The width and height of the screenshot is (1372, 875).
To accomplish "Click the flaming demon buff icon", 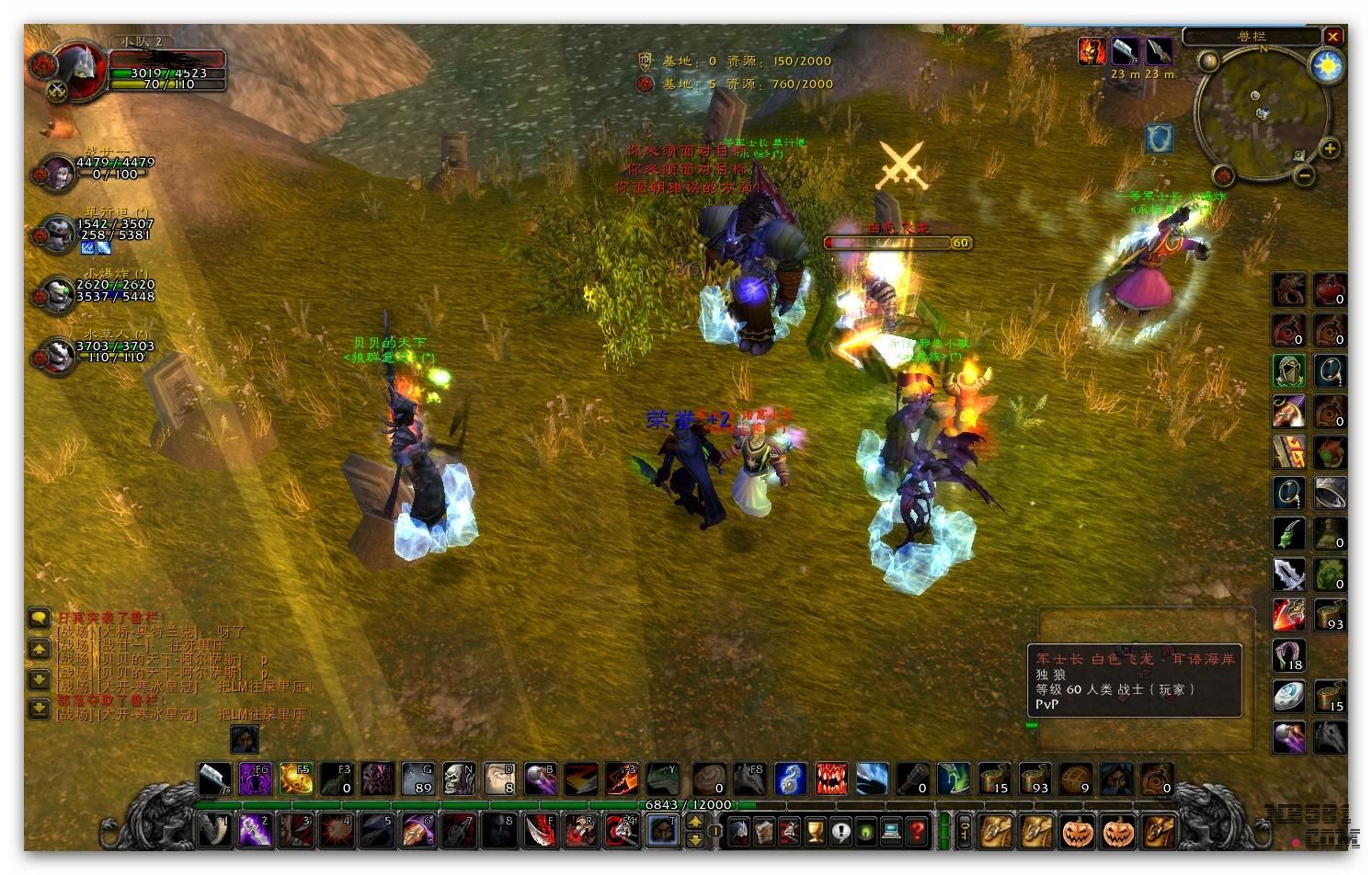I will click(1092, 51).
